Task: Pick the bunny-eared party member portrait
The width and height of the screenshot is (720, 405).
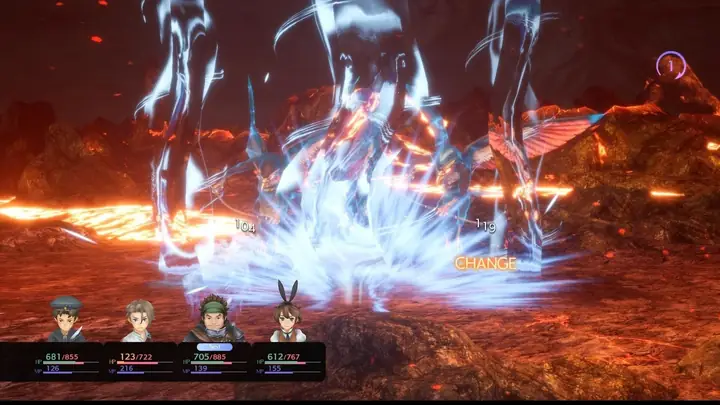Action: 287,316
